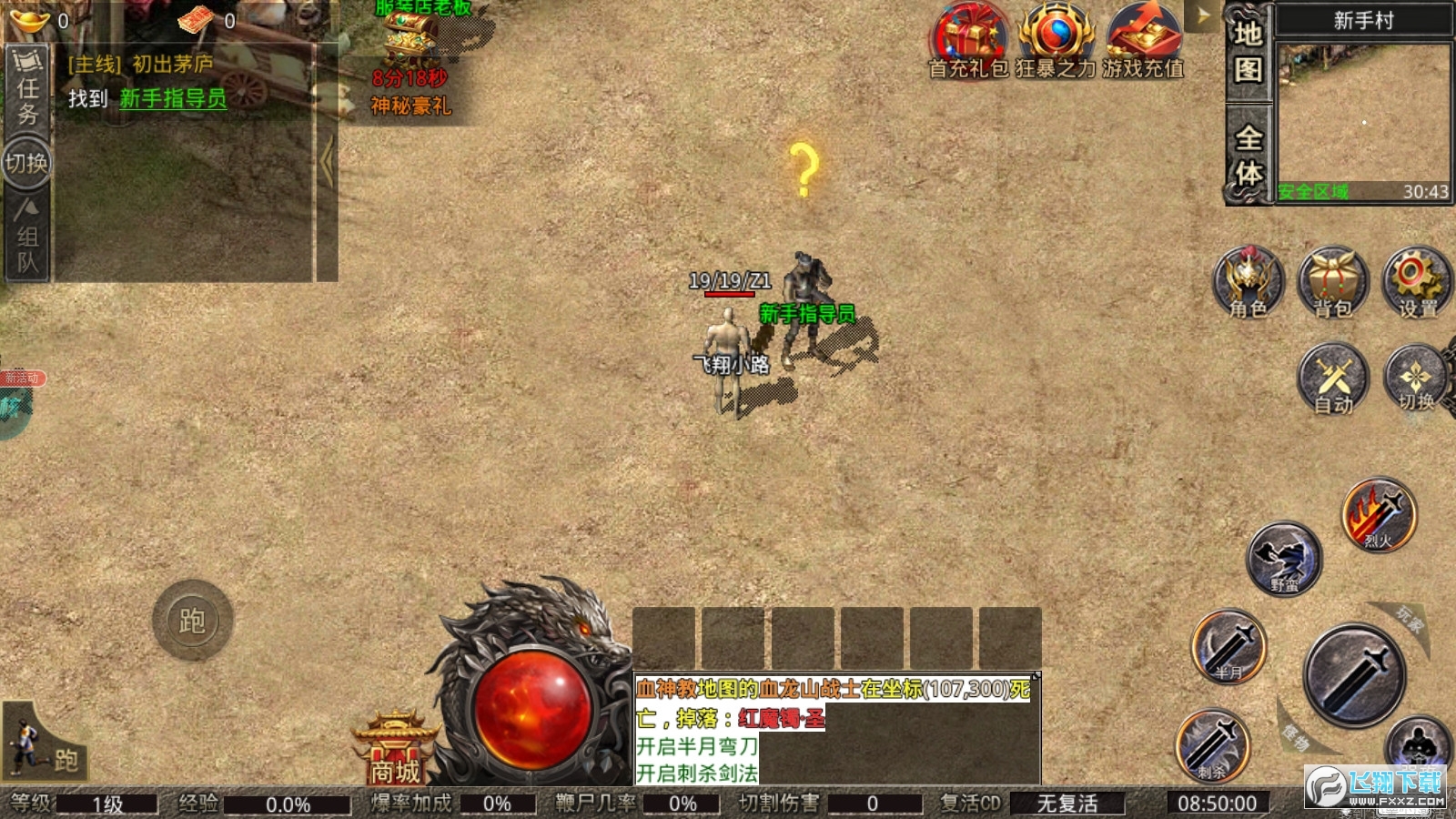Use the 刺杀 assassination skill
1456x819 pixels.
[x=1212, y=744]
